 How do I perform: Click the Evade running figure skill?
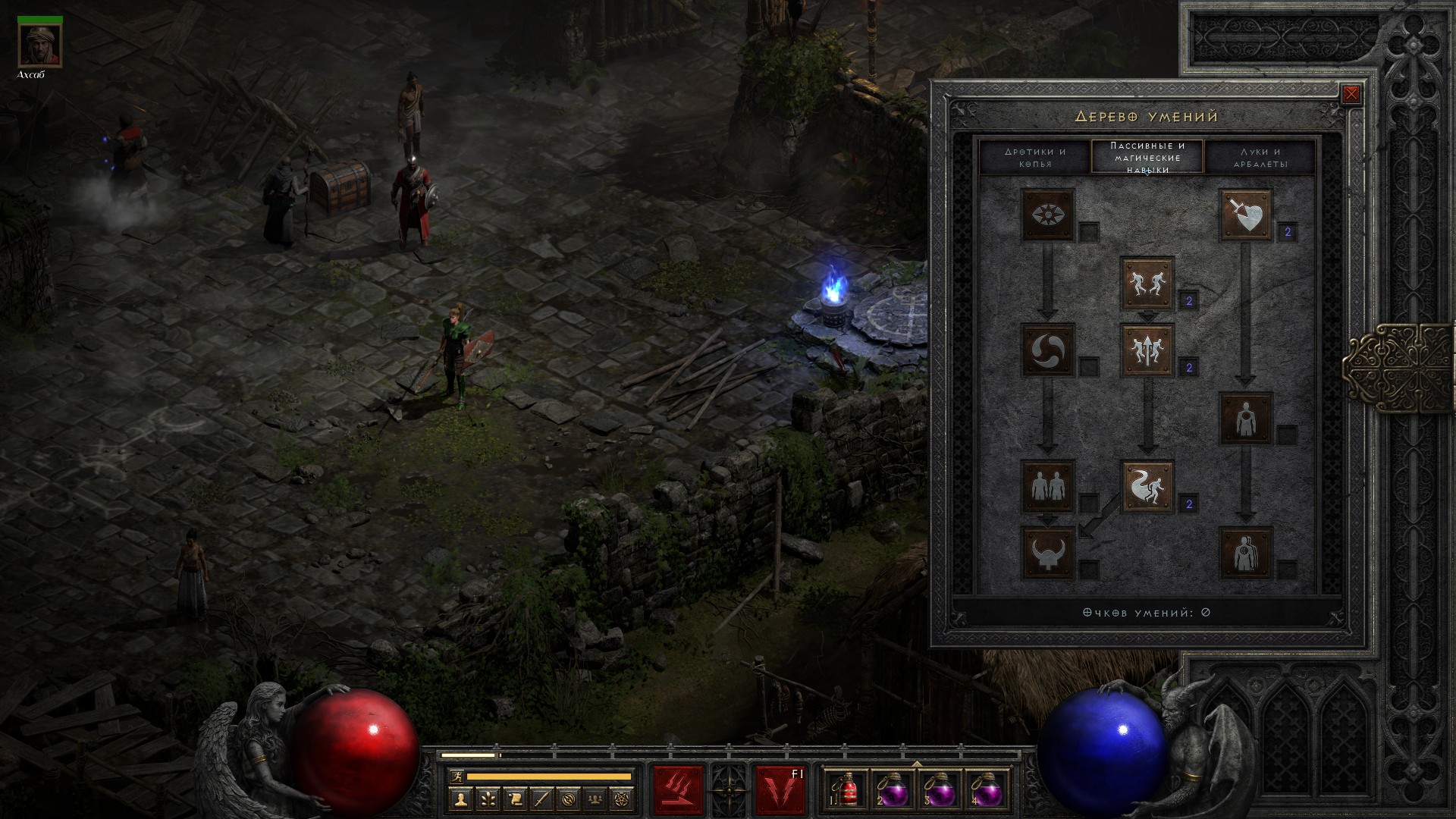coord(1147,486)
